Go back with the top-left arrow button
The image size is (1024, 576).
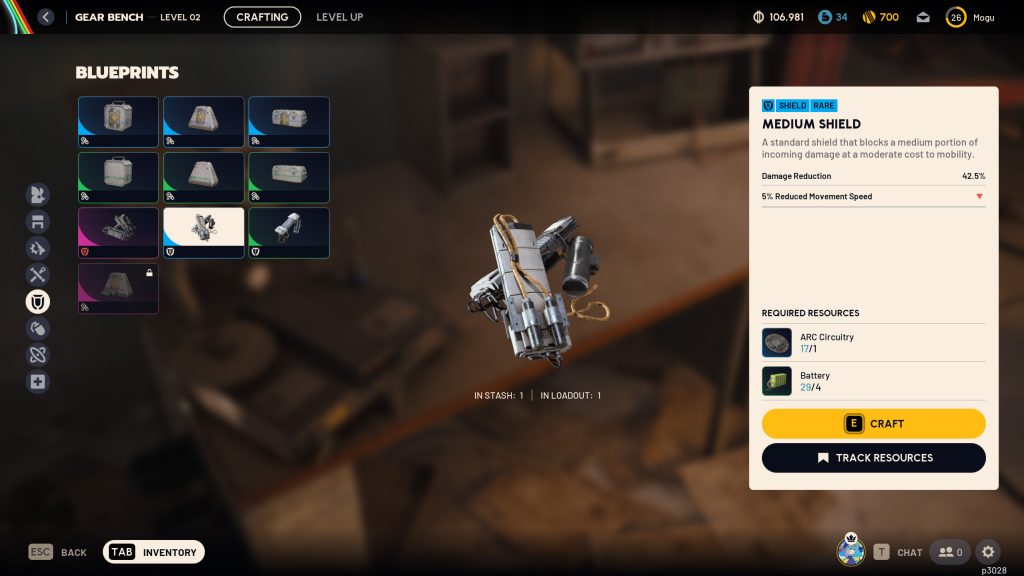[45, 17]
